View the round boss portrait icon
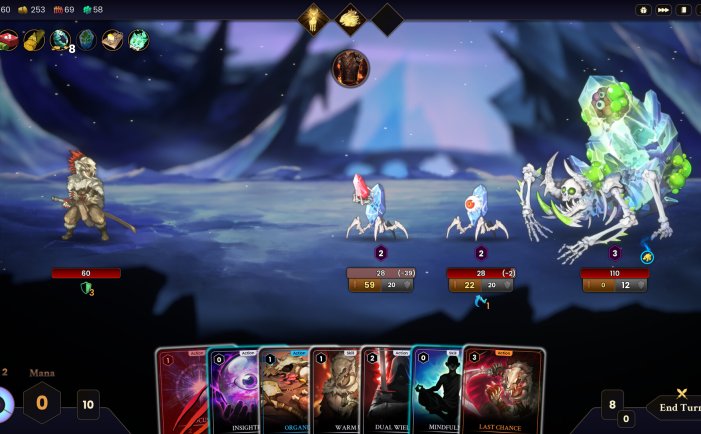The width and height of the screenshot is (701, 434). pos(350,68)
